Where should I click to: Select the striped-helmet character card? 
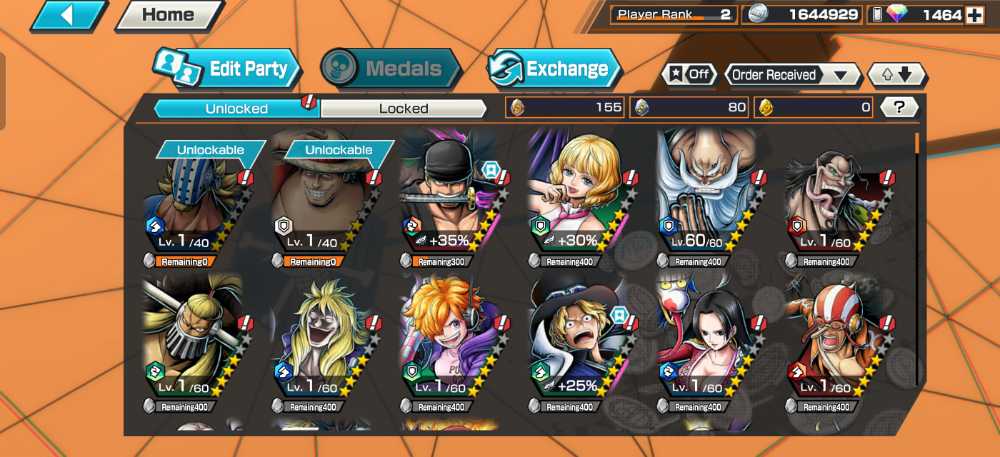[x=833, y=340]
